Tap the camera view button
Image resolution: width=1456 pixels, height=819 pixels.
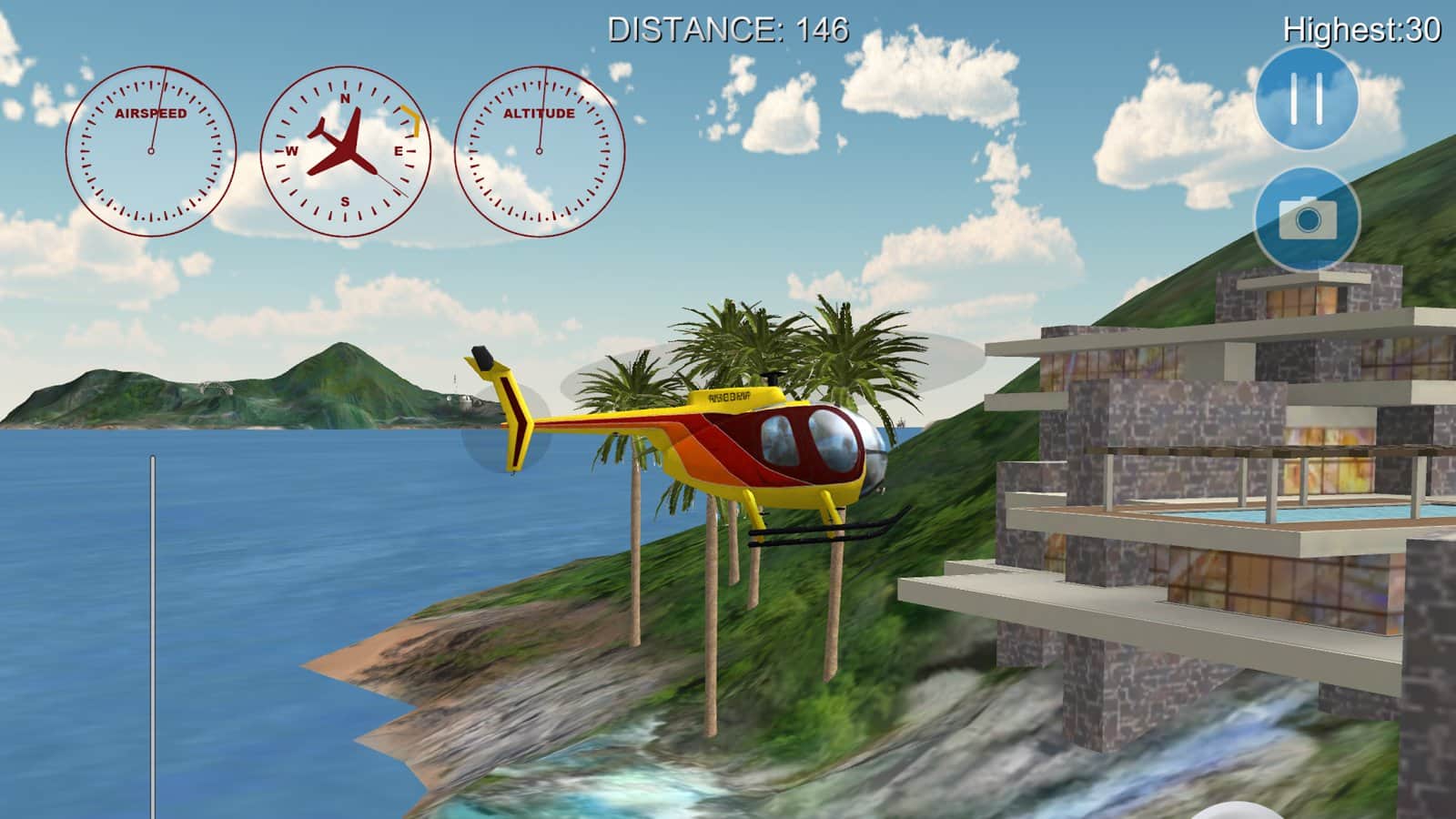1307,219
